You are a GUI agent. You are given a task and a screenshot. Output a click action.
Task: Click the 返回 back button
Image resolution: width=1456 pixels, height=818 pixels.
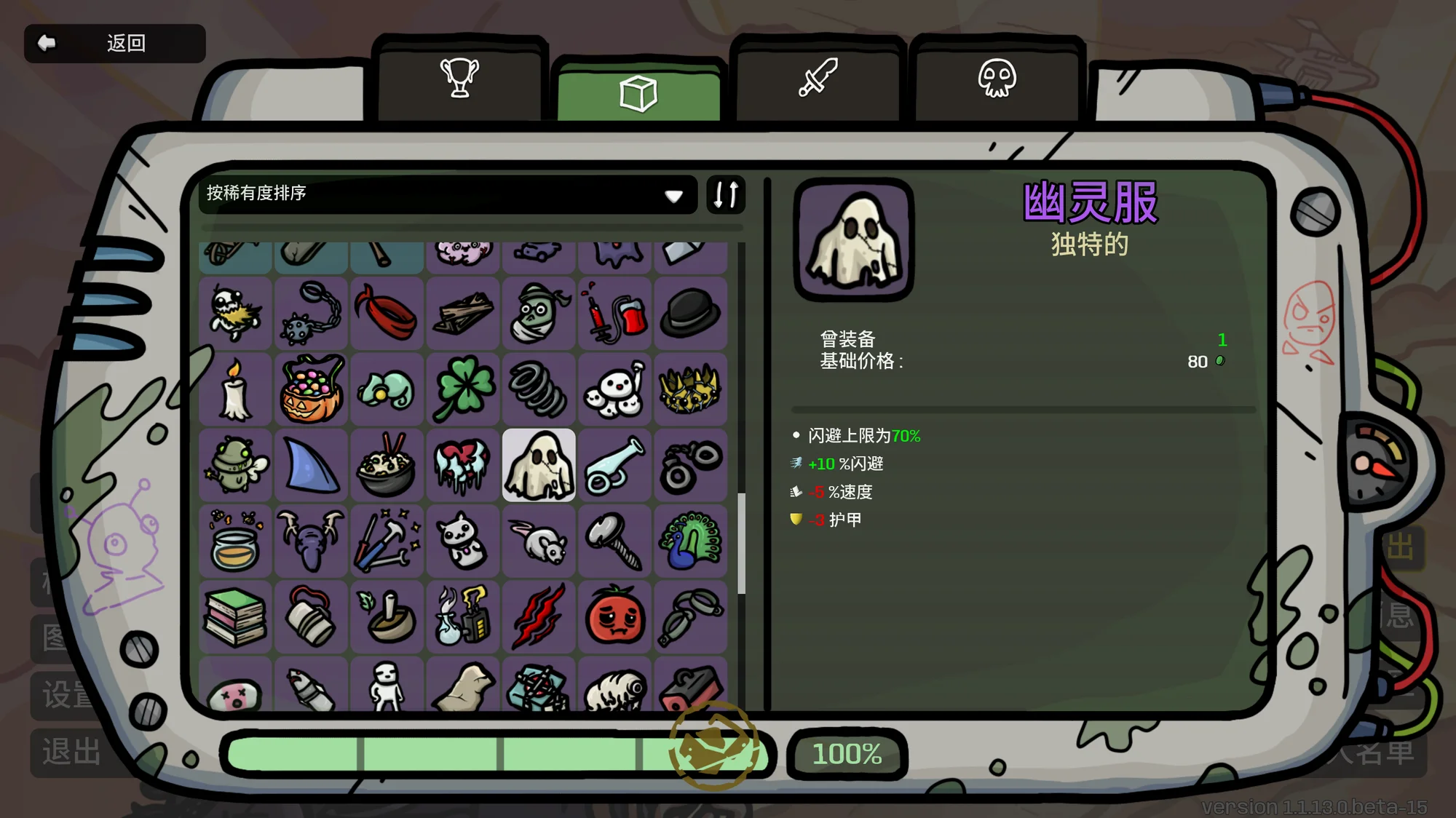point(114,44)
